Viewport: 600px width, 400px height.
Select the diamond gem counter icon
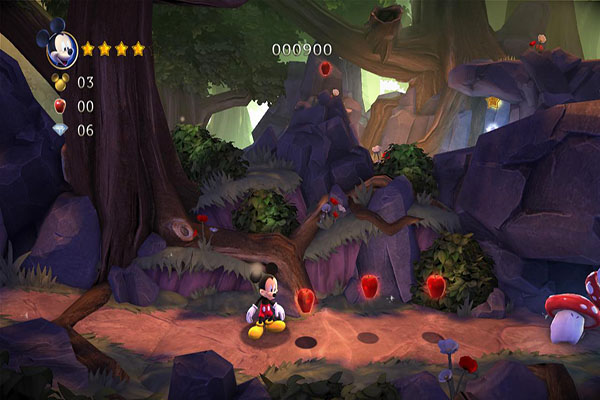(59, 130)
